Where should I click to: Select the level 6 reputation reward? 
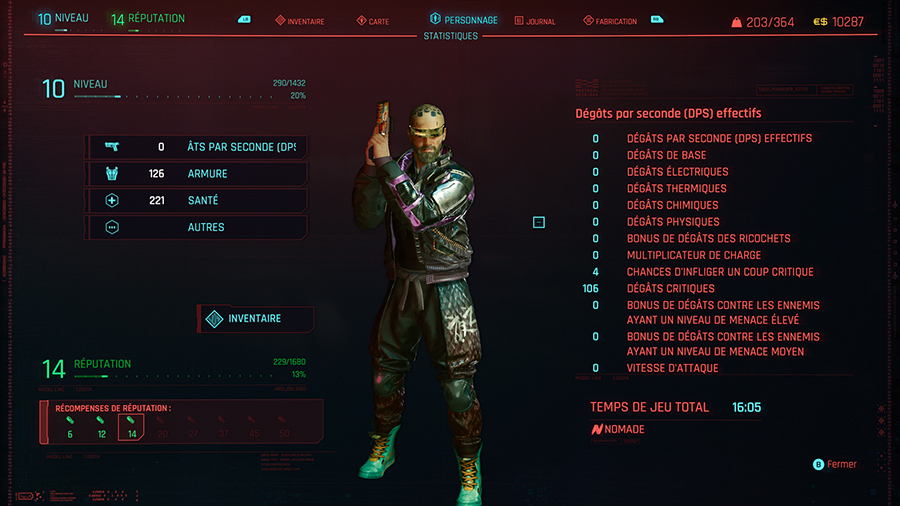[x=70, y=427]
